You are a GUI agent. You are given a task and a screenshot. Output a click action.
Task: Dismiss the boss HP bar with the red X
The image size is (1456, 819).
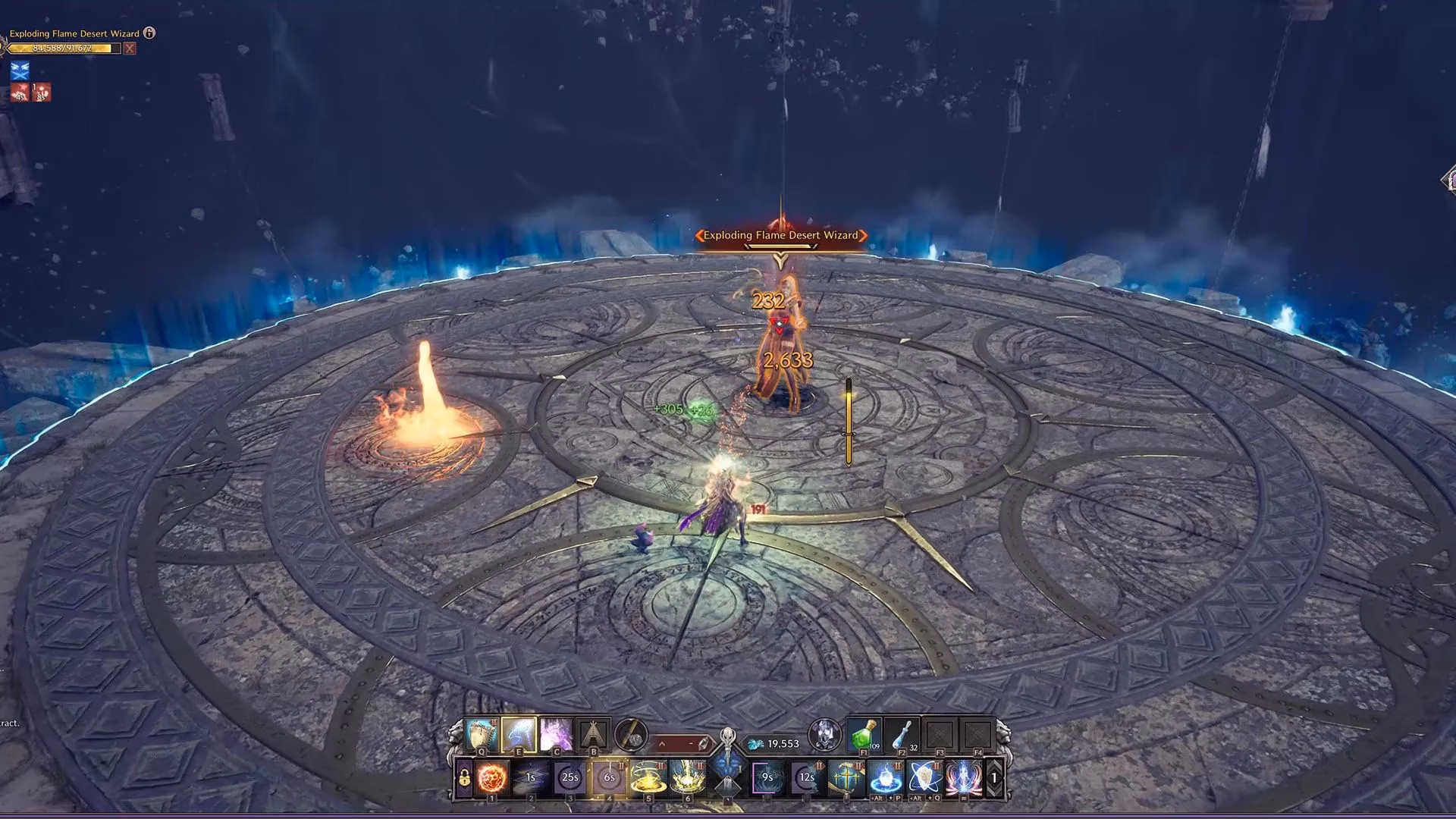[130, 49]
